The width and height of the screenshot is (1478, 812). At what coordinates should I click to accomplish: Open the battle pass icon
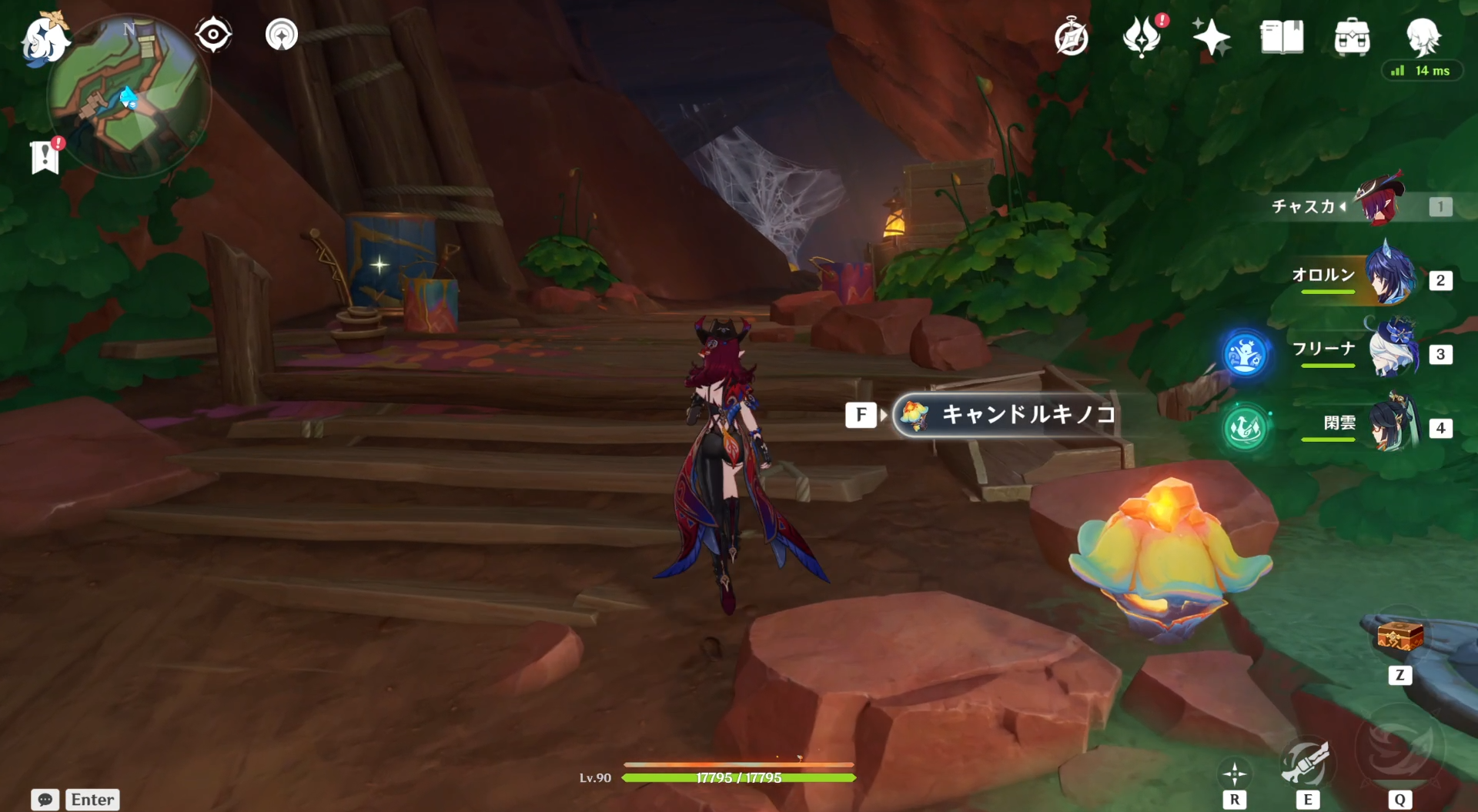[x=1142, y=37]
